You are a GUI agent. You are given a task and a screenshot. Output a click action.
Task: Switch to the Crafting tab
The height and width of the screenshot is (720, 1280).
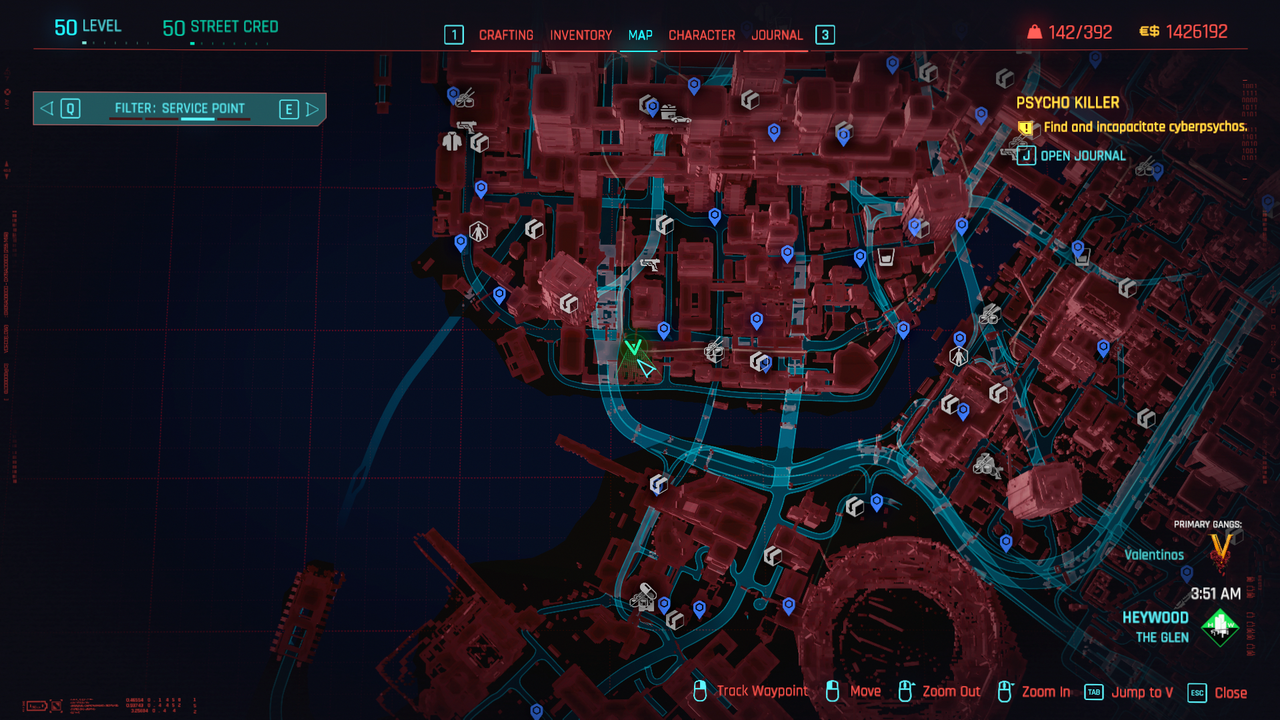point(506,35)
